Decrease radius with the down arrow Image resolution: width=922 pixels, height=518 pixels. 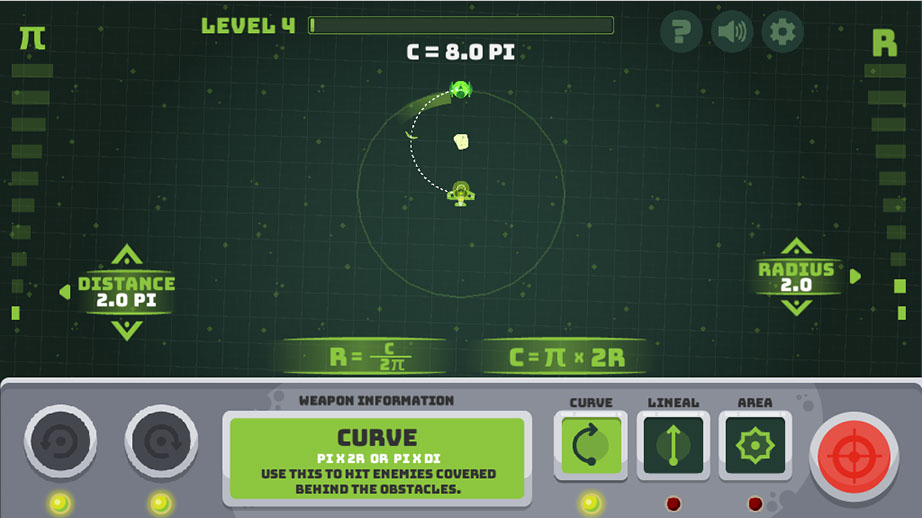click(796, 306)
